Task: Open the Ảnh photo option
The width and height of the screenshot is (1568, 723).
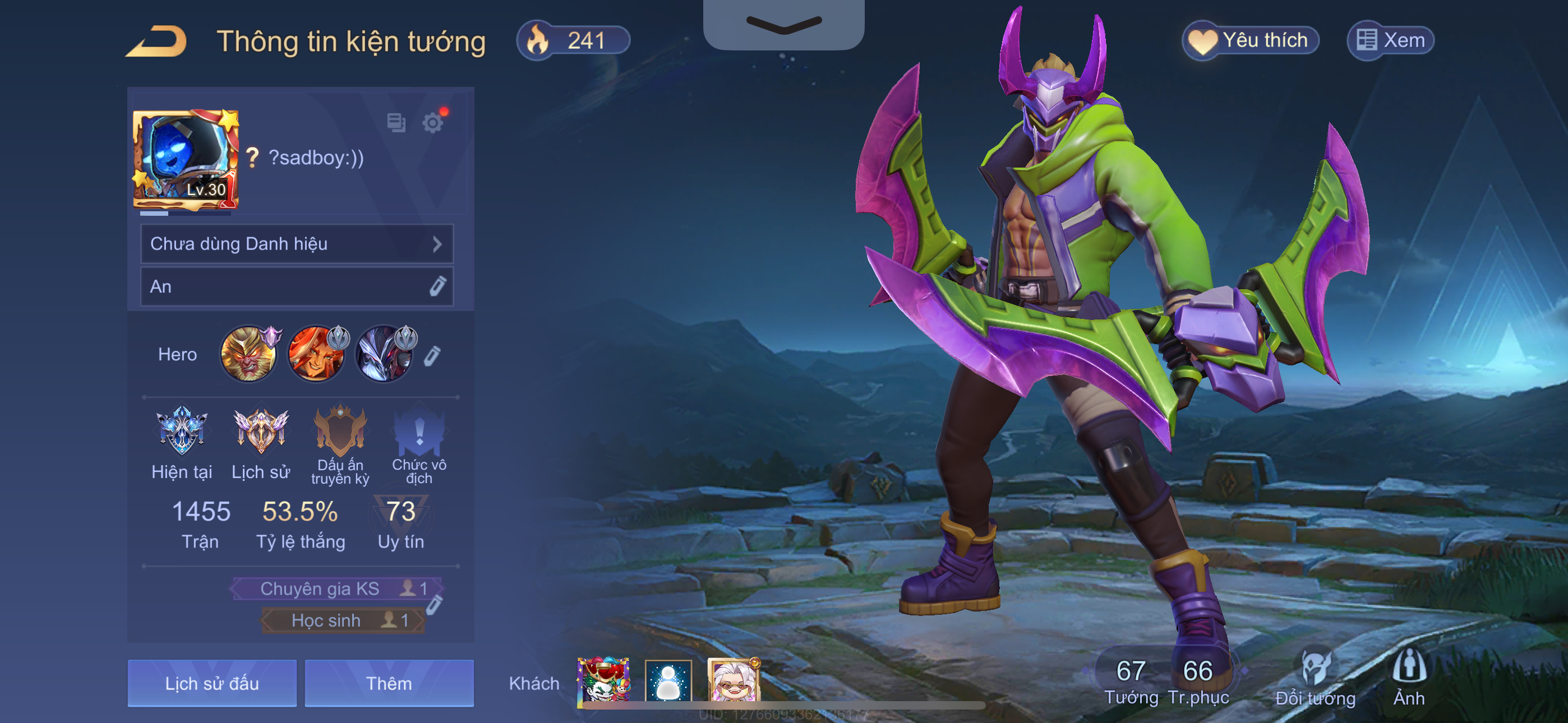Action: point(1409,675)
